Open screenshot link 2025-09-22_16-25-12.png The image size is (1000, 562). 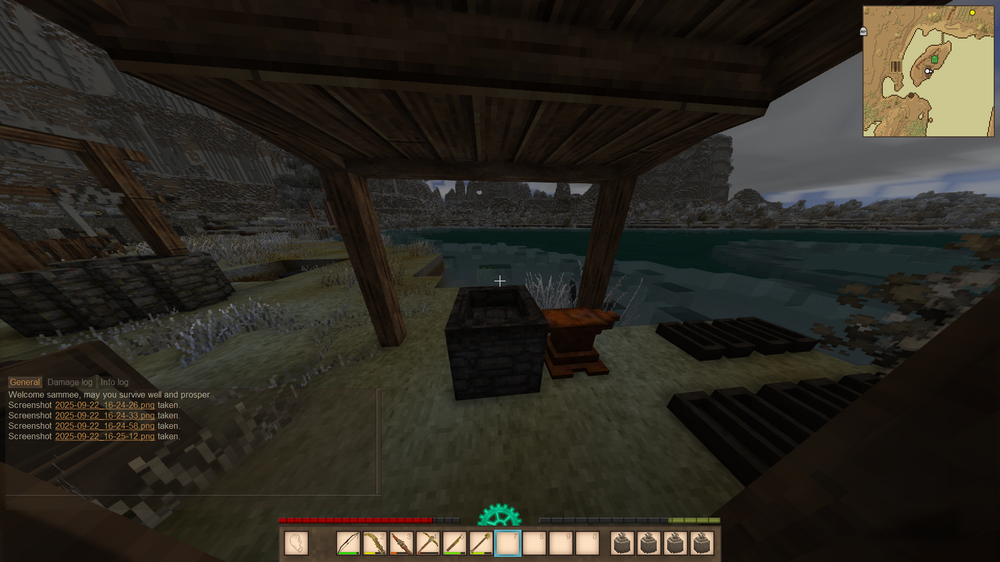[105, 436]
